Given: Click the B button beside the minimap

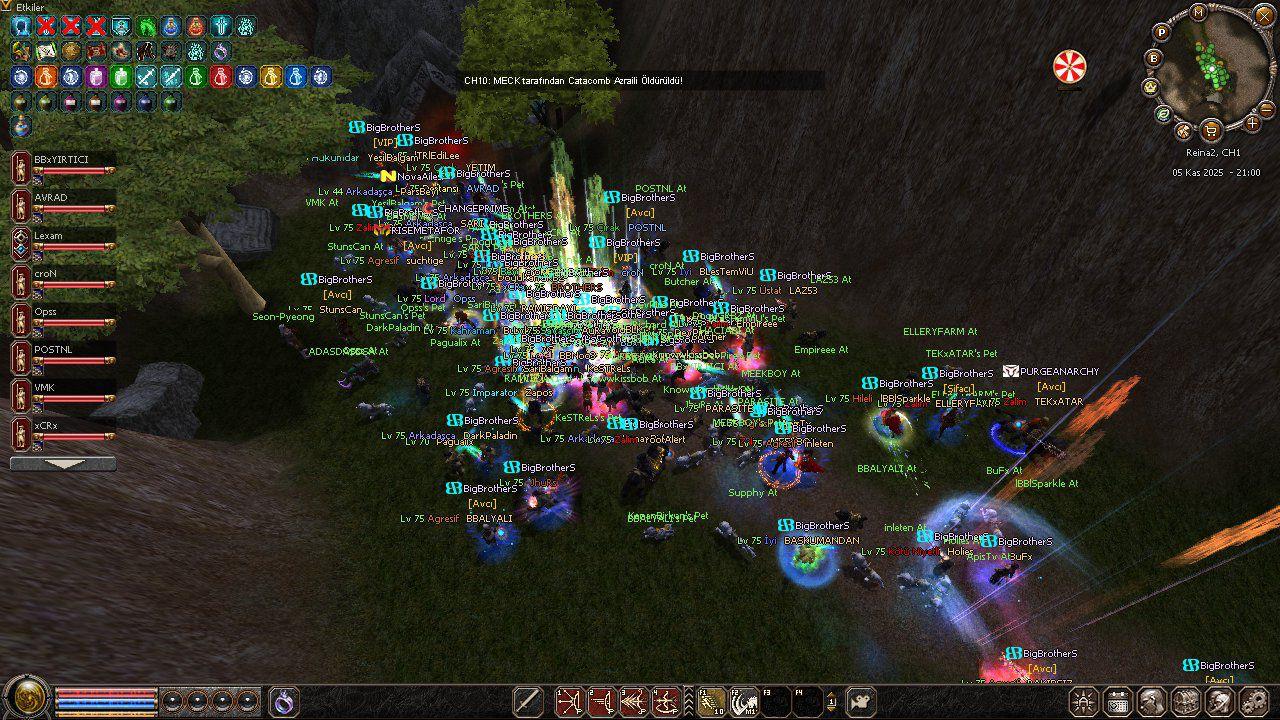Looking at the screenshot, I should pyautogui.click(x=1153, y=58).
